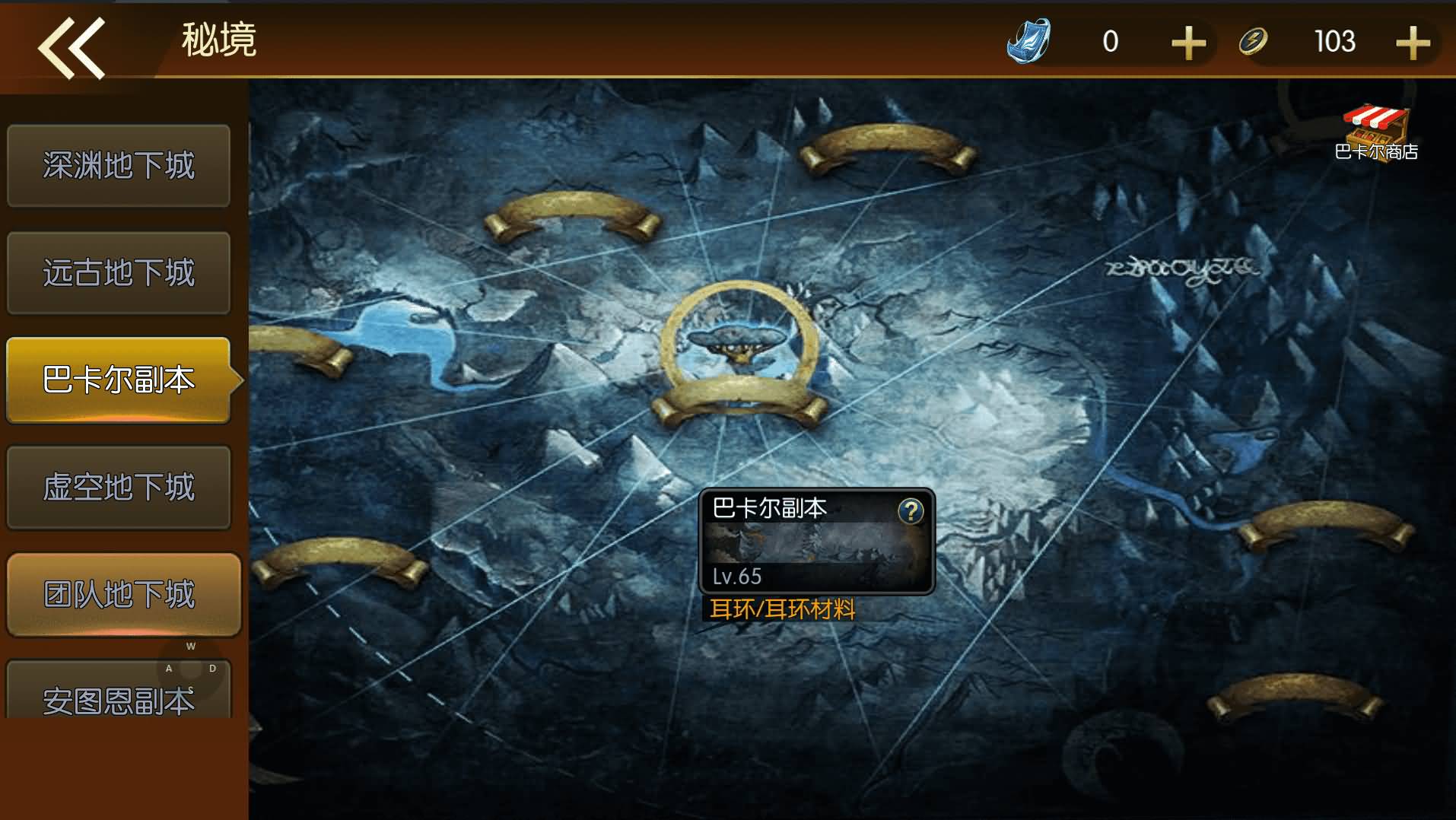Show help for 巴卡尔副本 via question mark

click(910, 511)
